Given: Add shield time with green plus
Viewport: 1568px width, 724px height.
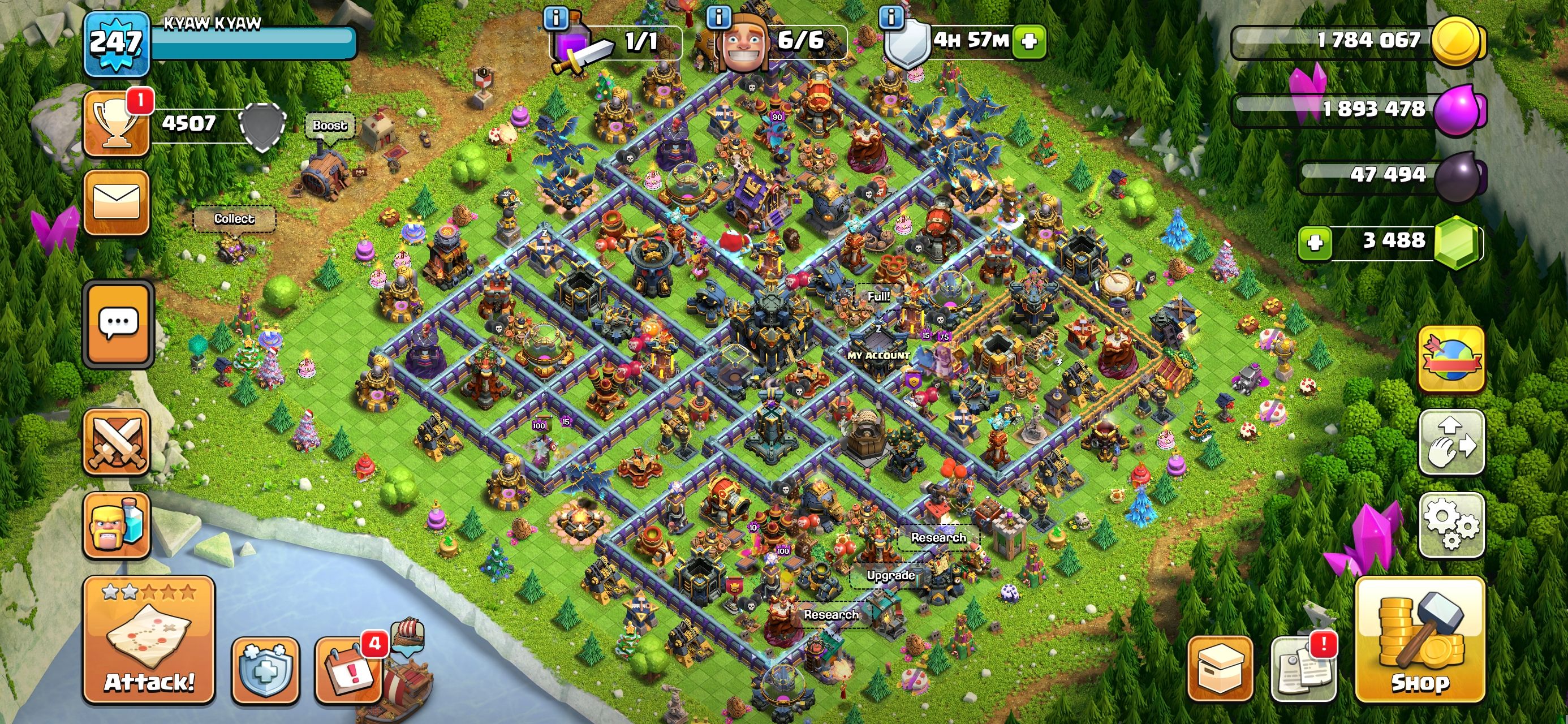Looking at the screenshot, I should (x=1029, y=41).
